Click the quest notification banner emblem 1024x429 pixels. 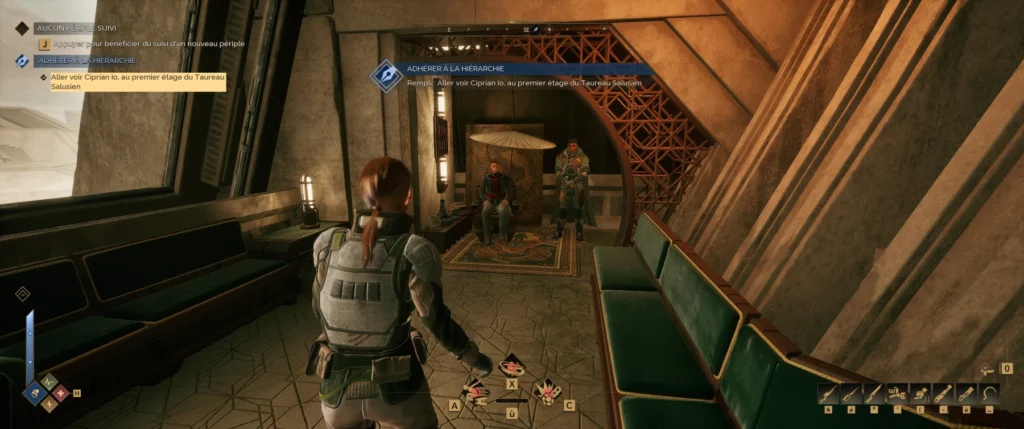tap(386, 75)
